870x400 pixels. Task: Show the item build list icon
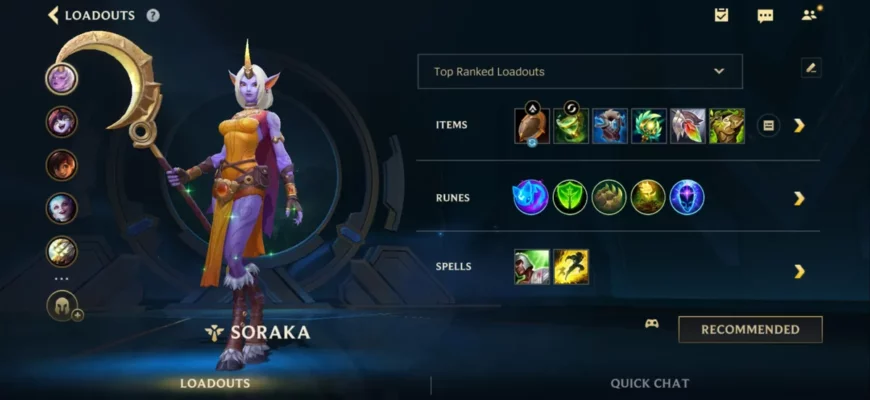pyautogui.click(x=768, y=125)
